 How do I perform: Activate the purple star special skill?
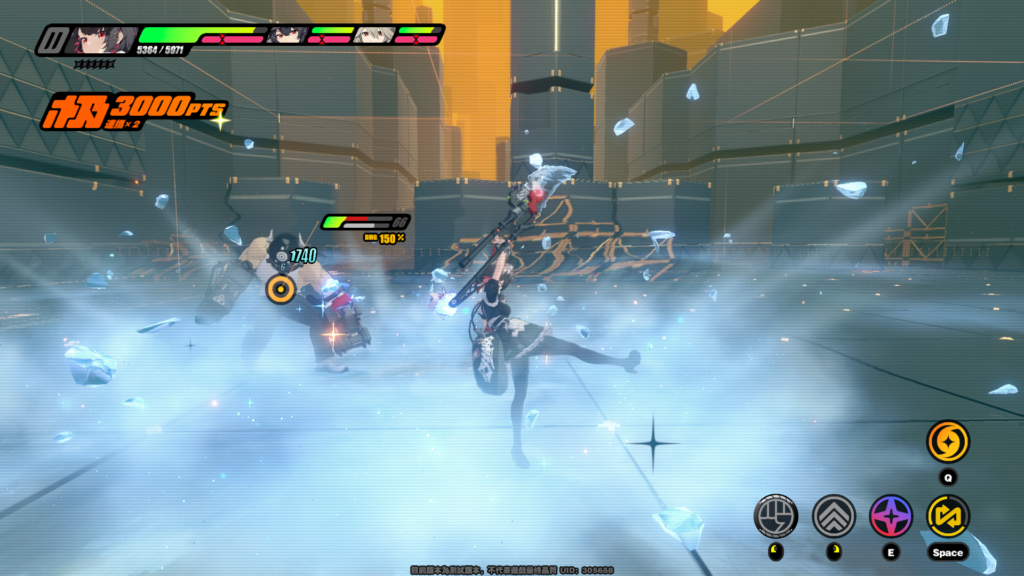[x=890, y=515]
